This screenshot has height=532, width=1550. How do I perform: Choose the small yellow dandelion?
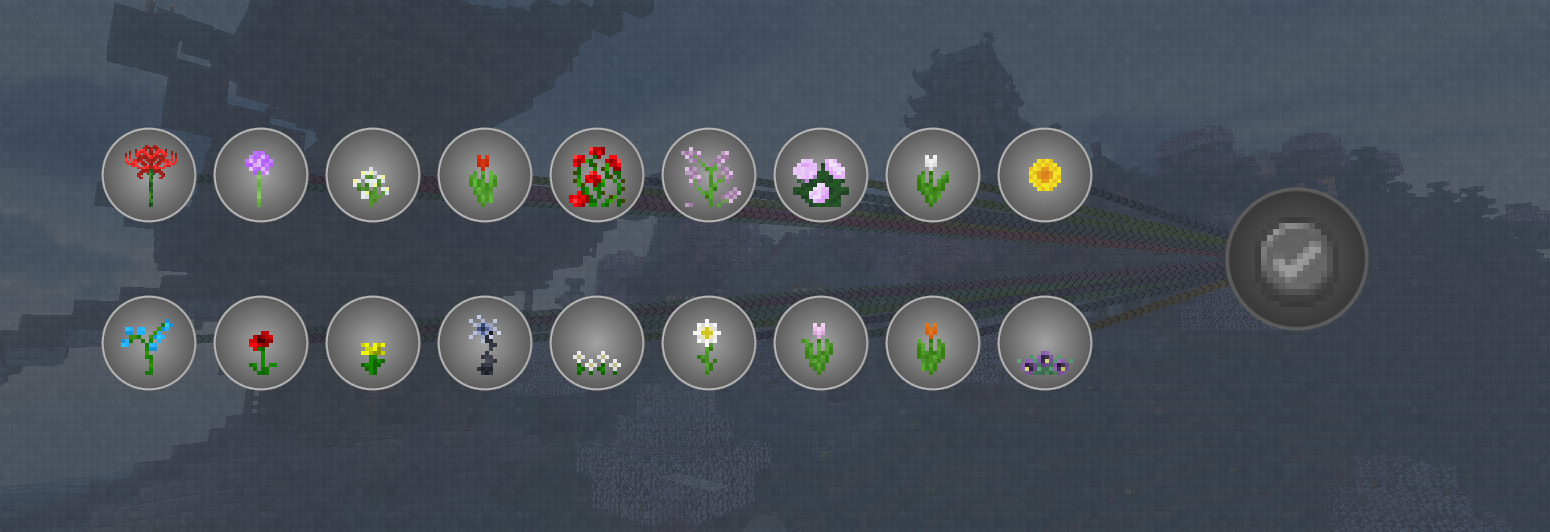click(373, 343)
